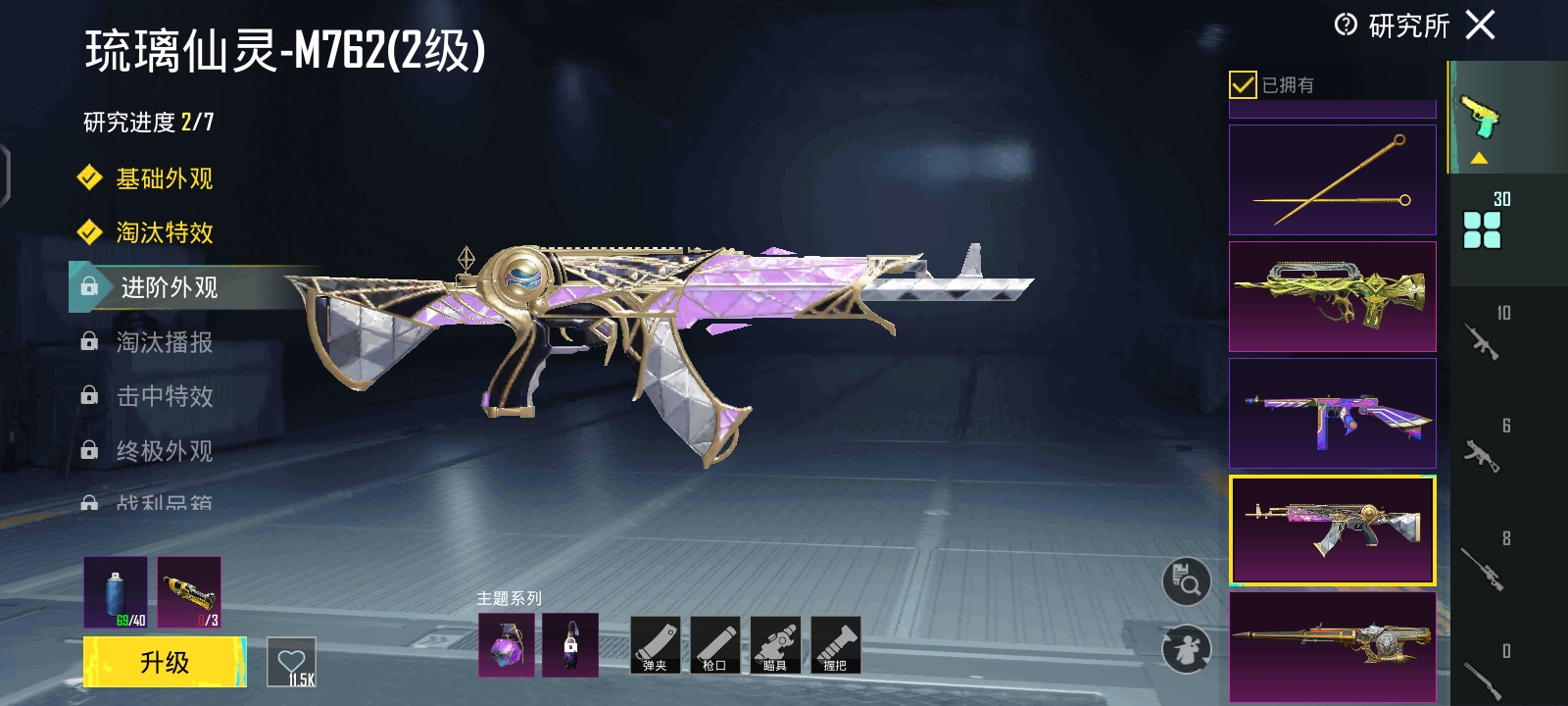Viewport: 1568px width, 706px height.
Task: Choose the locked 进阶外观 stage
Action: tap(169, 287)
